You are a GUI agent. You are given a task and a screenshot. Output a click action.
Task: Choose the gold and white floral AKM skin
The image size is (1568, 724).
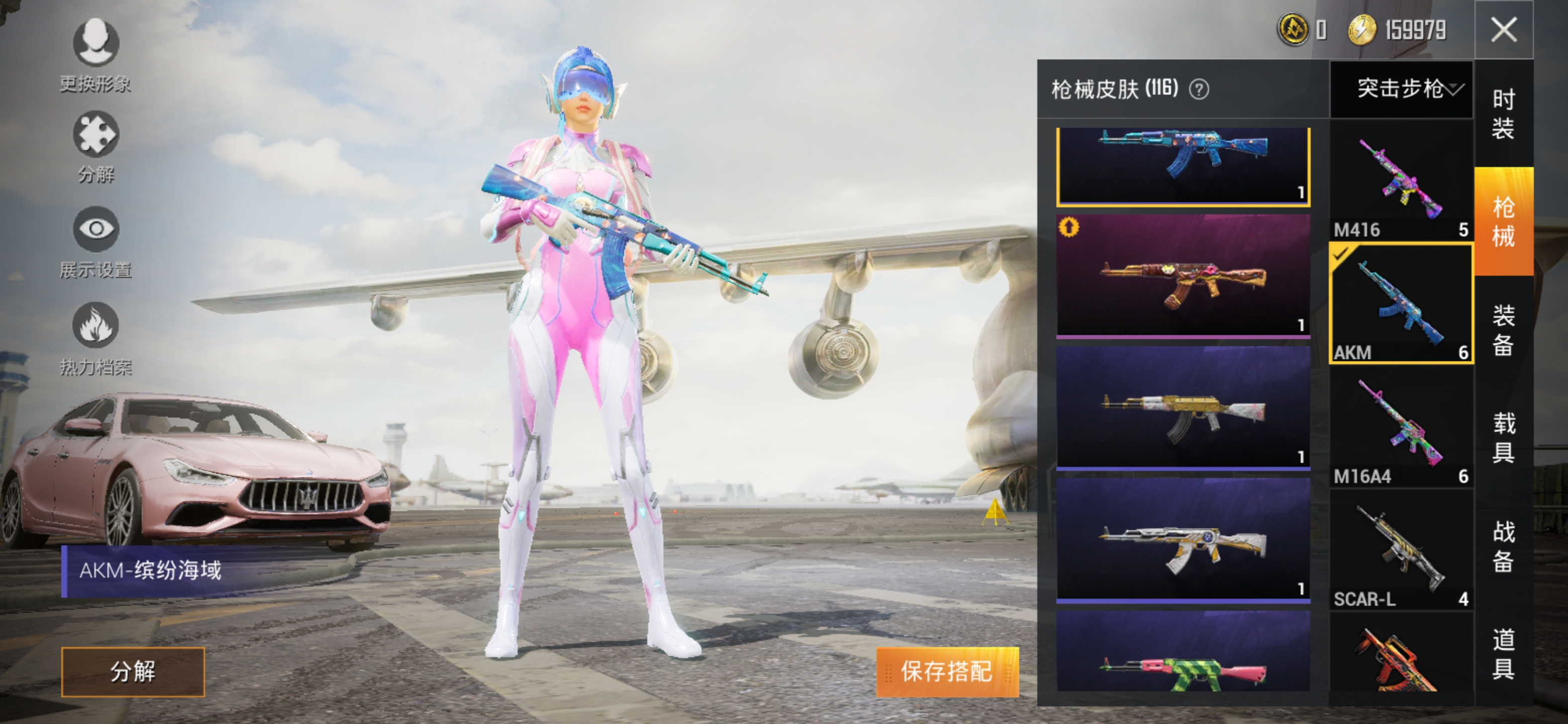(1183, 407)
